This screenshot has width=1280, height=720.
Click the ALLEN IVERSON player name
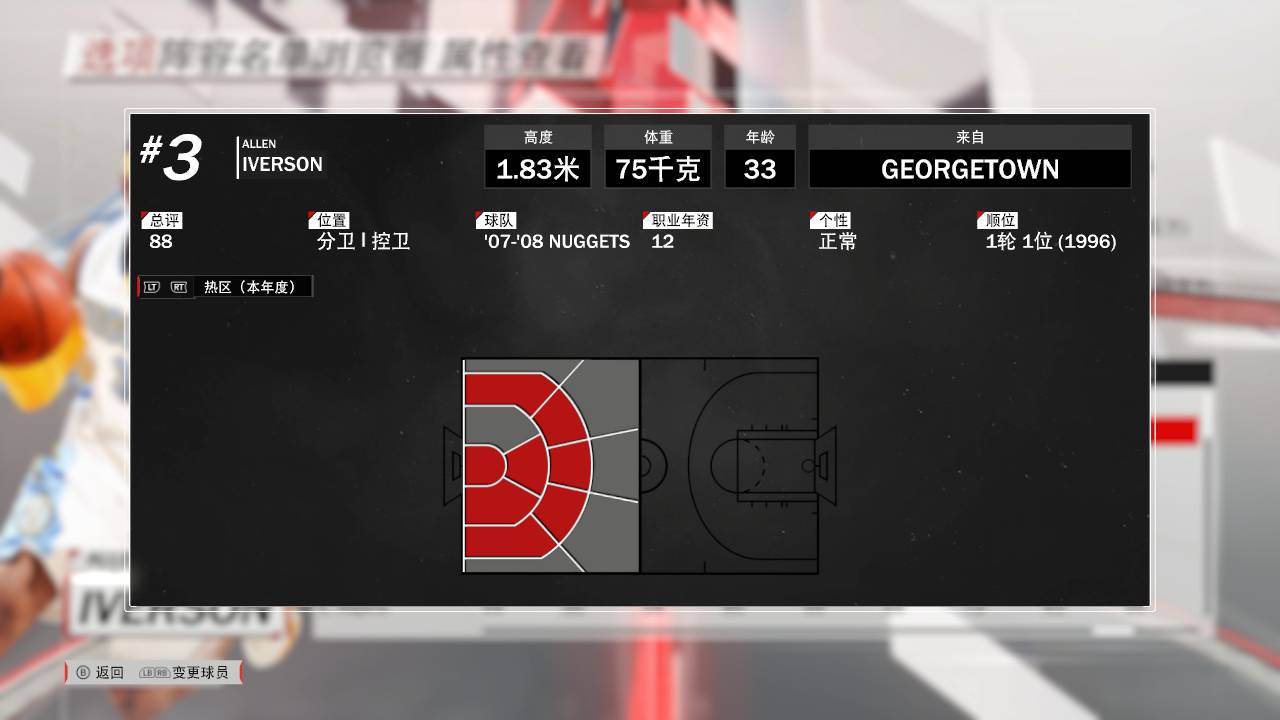point(281,158)
